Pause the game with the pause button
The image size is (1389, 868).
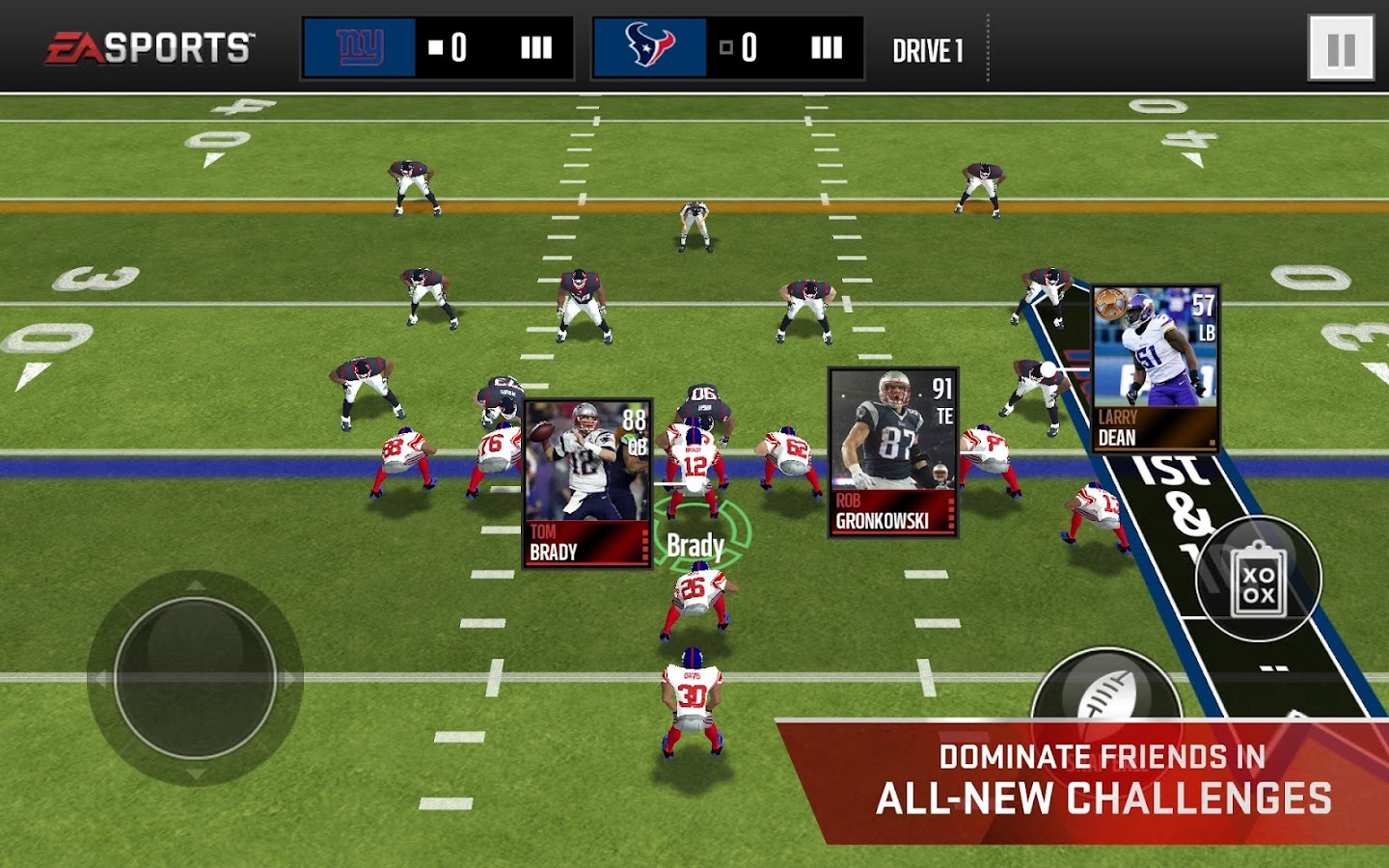[1341, 48]
